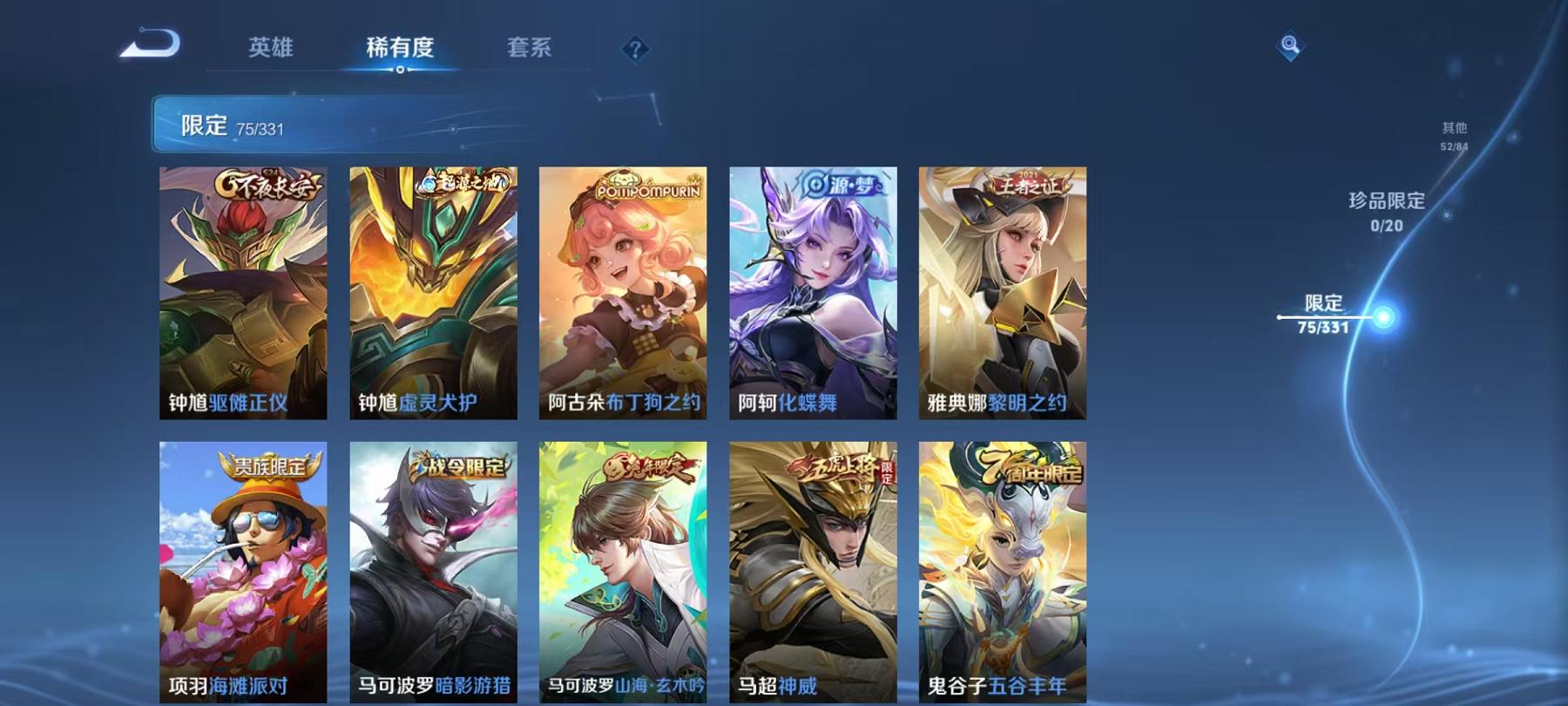Click the question mark help icon

(637, 50)
